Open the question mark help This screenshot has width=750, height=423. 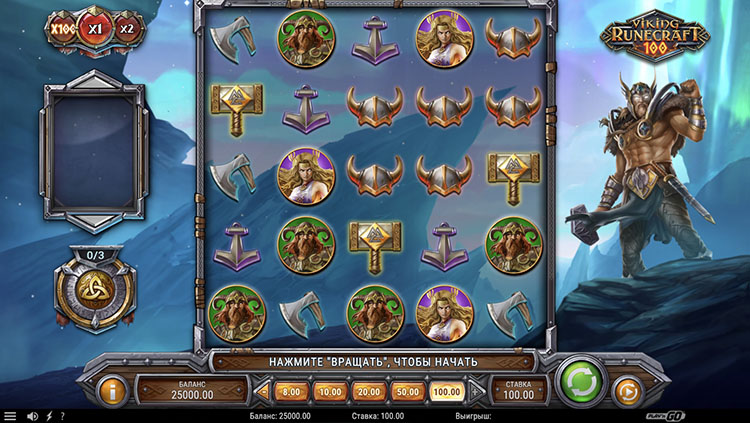tap(62, 416)
